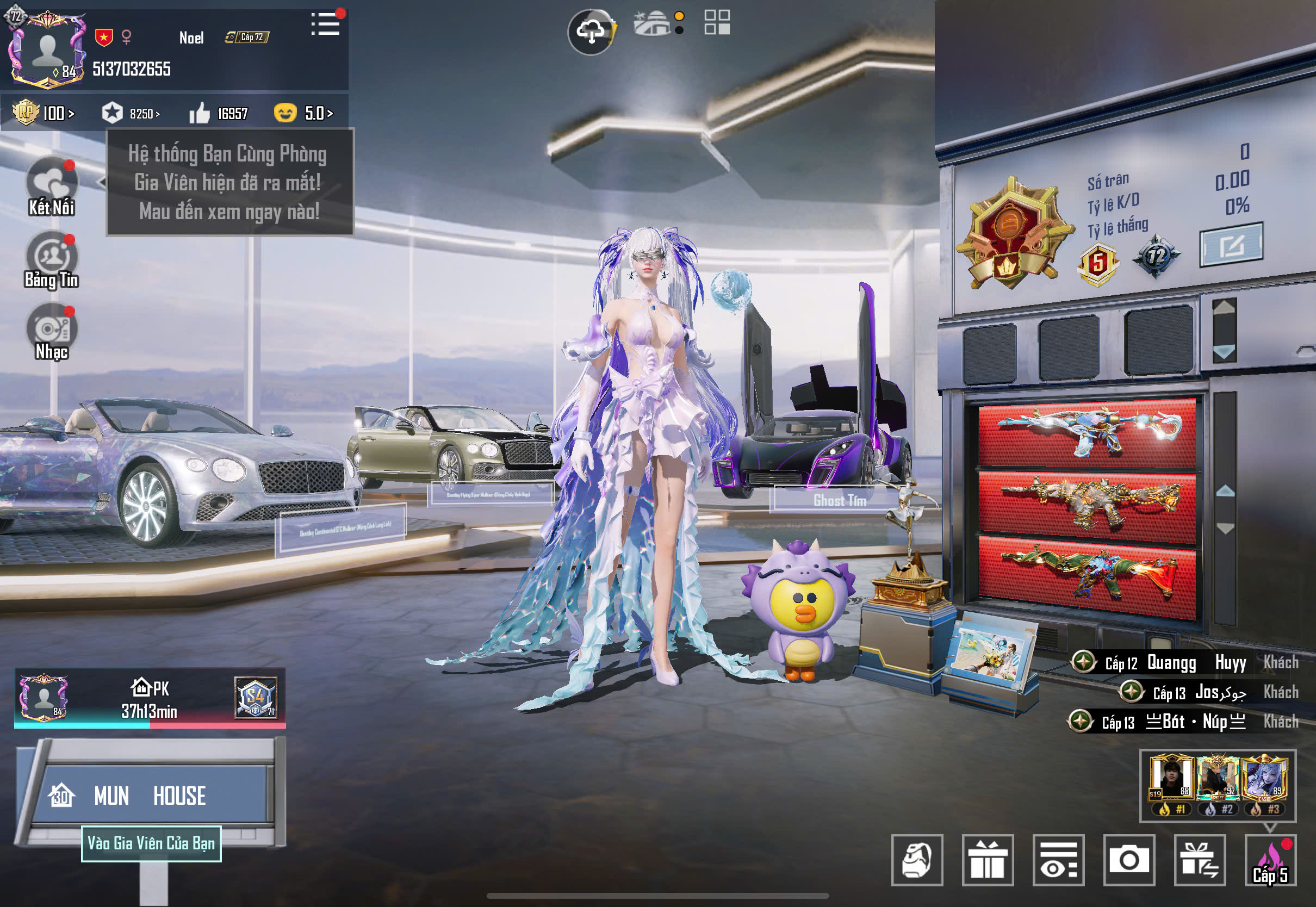
Task: Tap the Noel player avatar
Action: [x=47, y=51]
